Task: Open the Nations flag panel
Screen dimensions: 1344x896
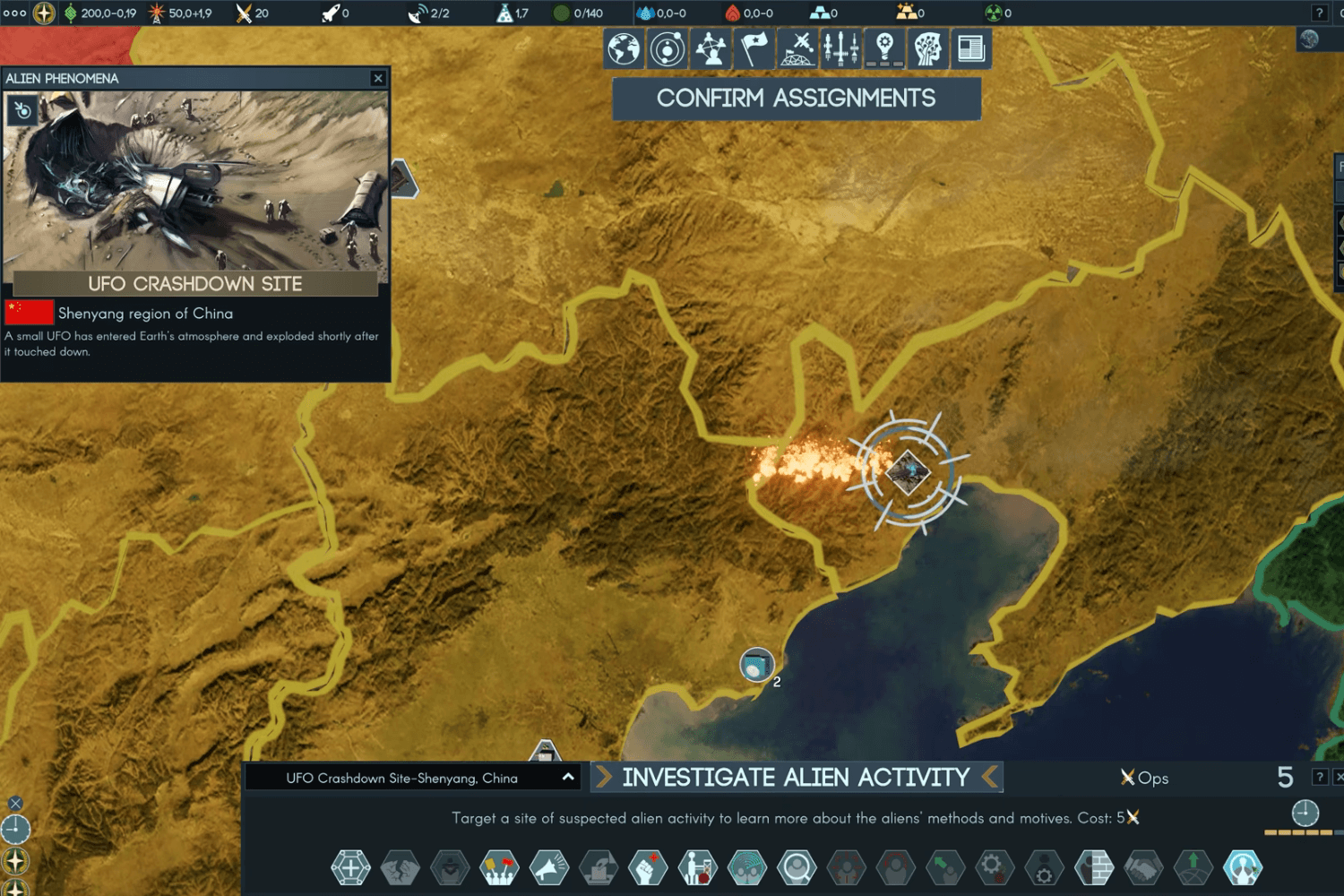Action: 754,48
